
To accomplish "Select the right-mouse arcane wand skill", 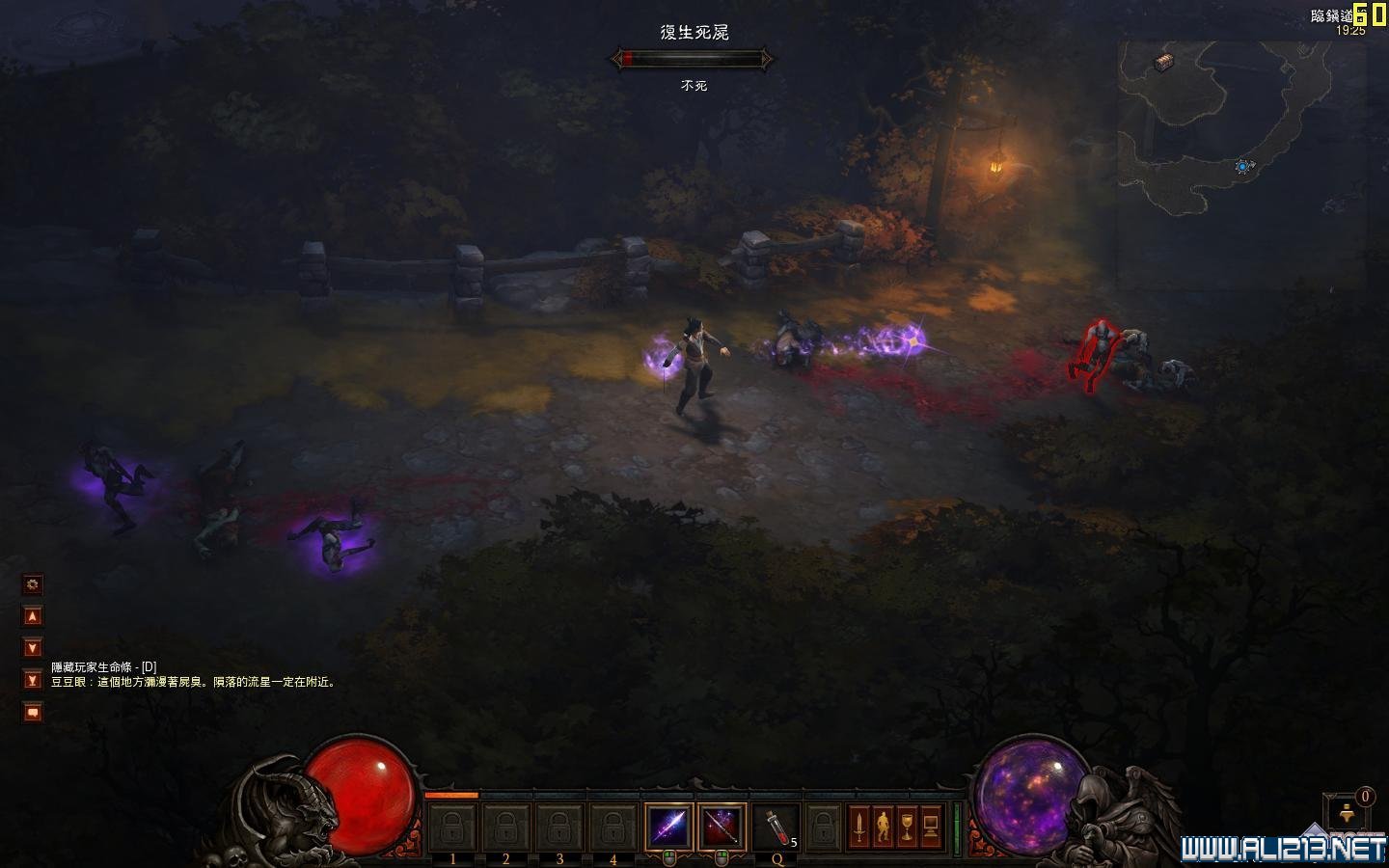I will click(x=722, y=827).
